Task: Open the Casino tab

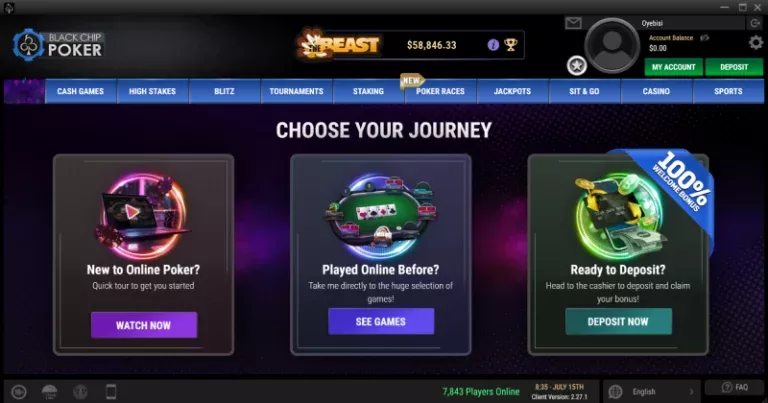Action: pyautogui.click(x=656, y=91)
